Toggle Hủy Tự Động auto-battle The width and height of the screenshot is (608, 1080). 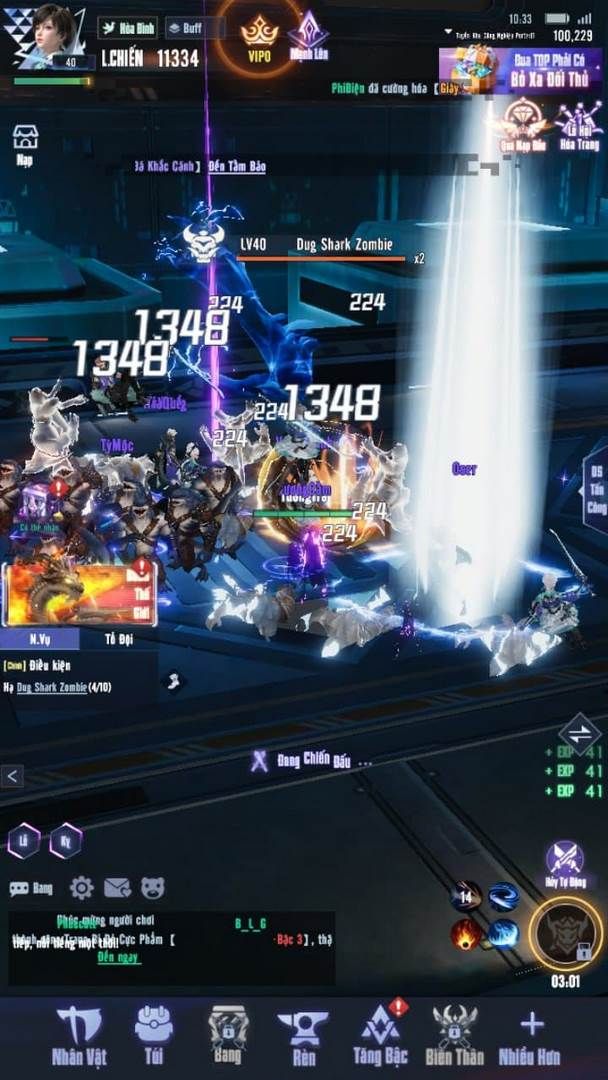tap(564, 863)
